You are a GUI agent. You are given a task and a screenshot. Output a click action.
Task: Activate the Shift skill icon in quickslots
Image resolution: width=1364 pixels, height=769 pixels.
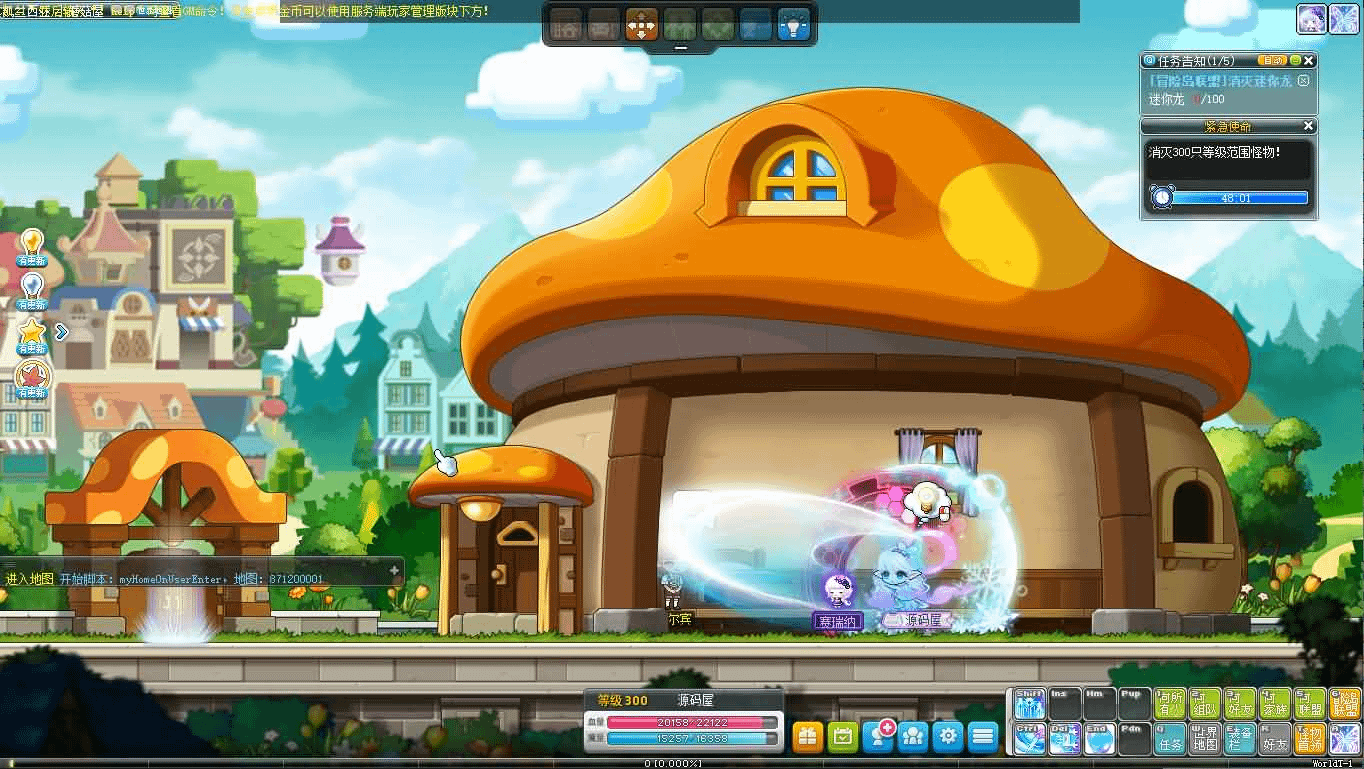pyautogui.click(x=1029, y=704)
